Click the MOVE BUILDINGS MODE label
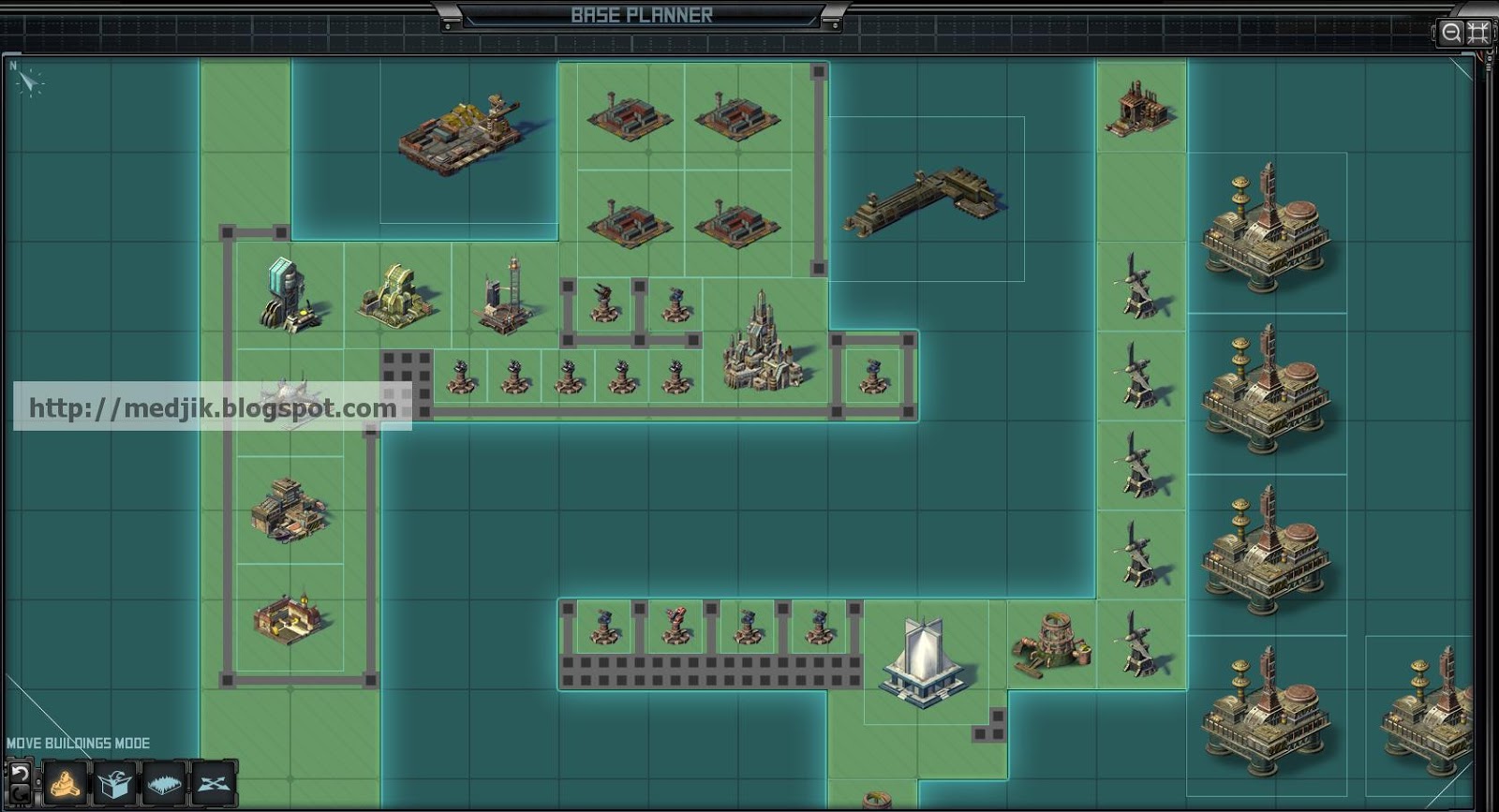The image size is (1499, 812). pos(78,742)
